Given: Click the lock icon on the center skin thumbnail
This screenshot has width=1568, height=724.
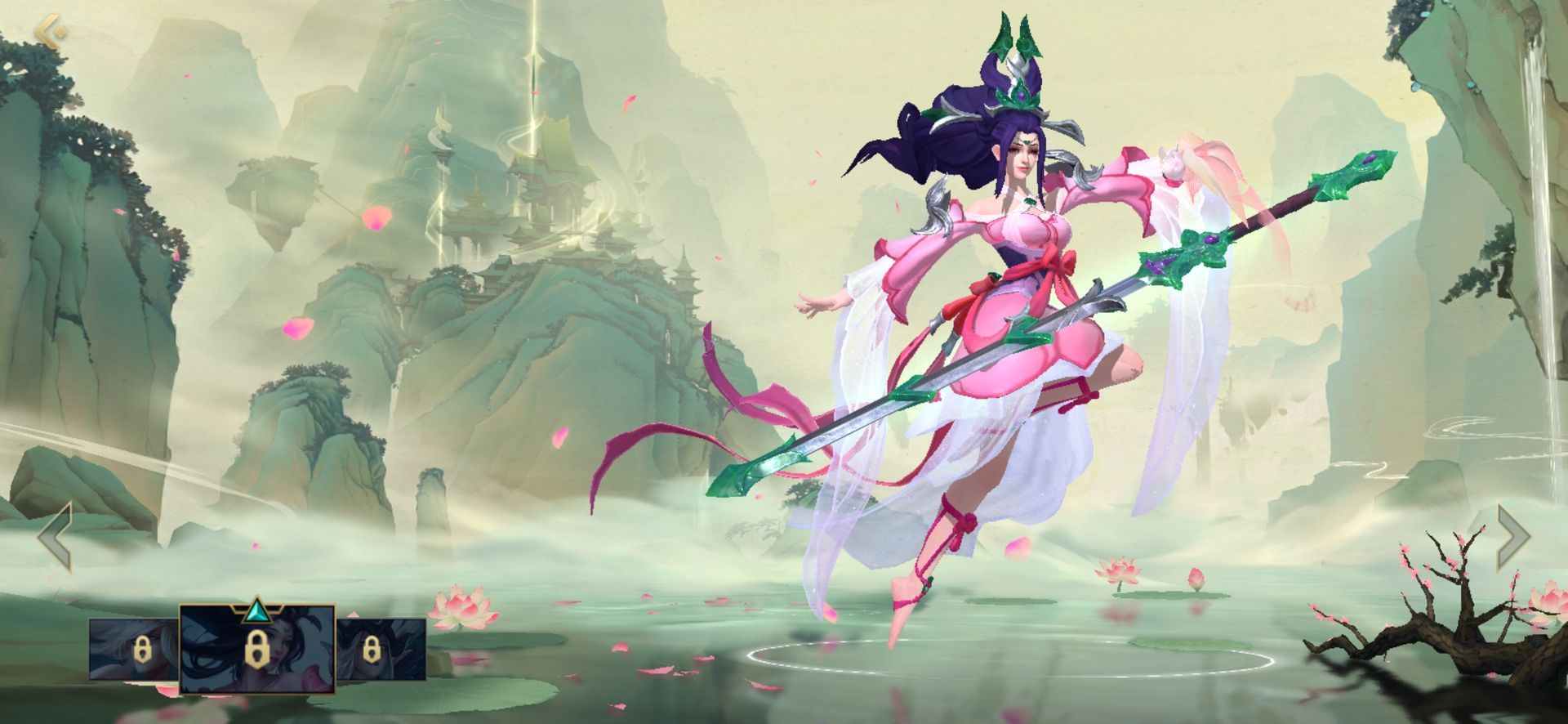Looking at the screenshot, I should (x=256, y=650).
